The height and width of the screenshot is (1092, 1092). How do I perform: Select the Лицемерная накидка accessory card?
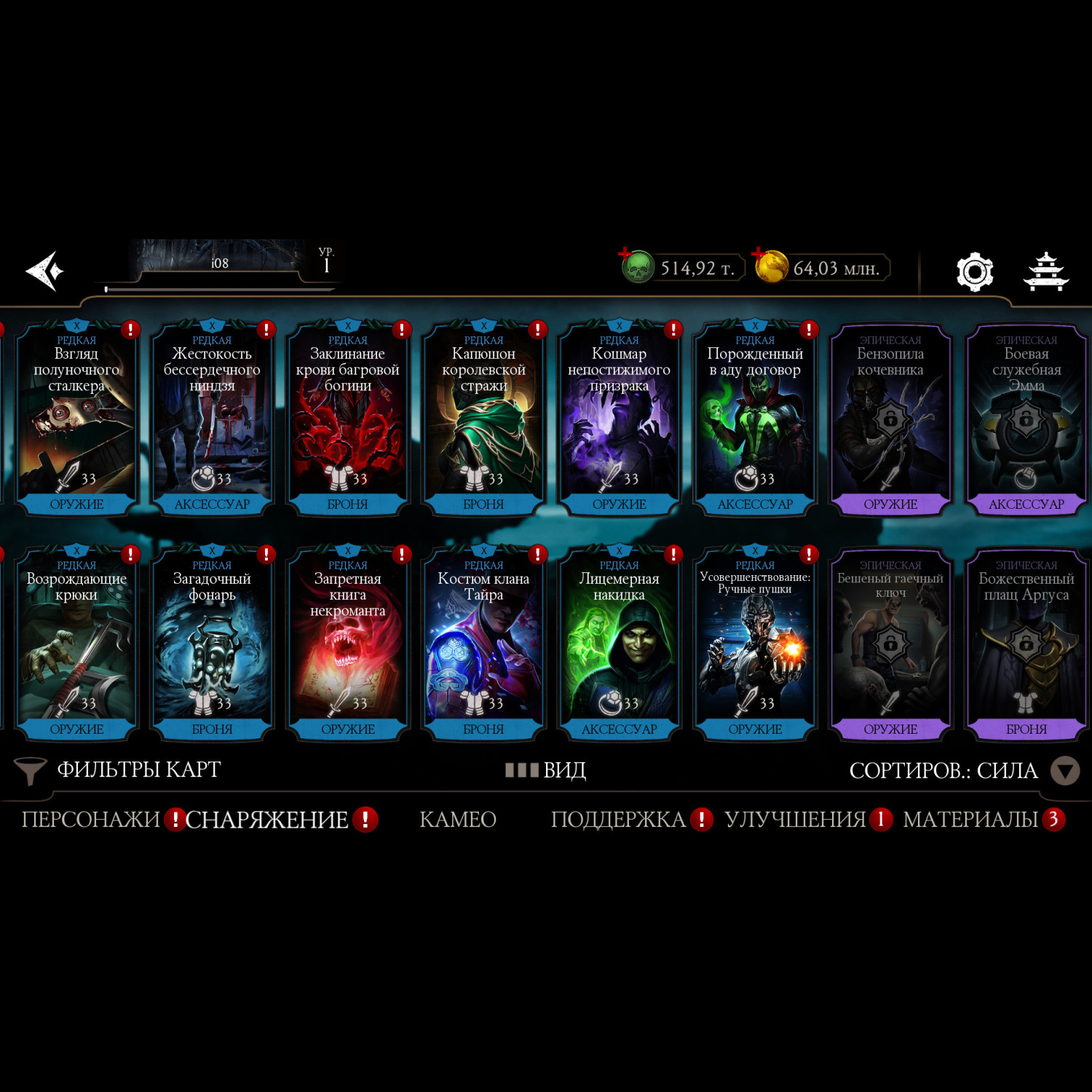tap(619, 644)
